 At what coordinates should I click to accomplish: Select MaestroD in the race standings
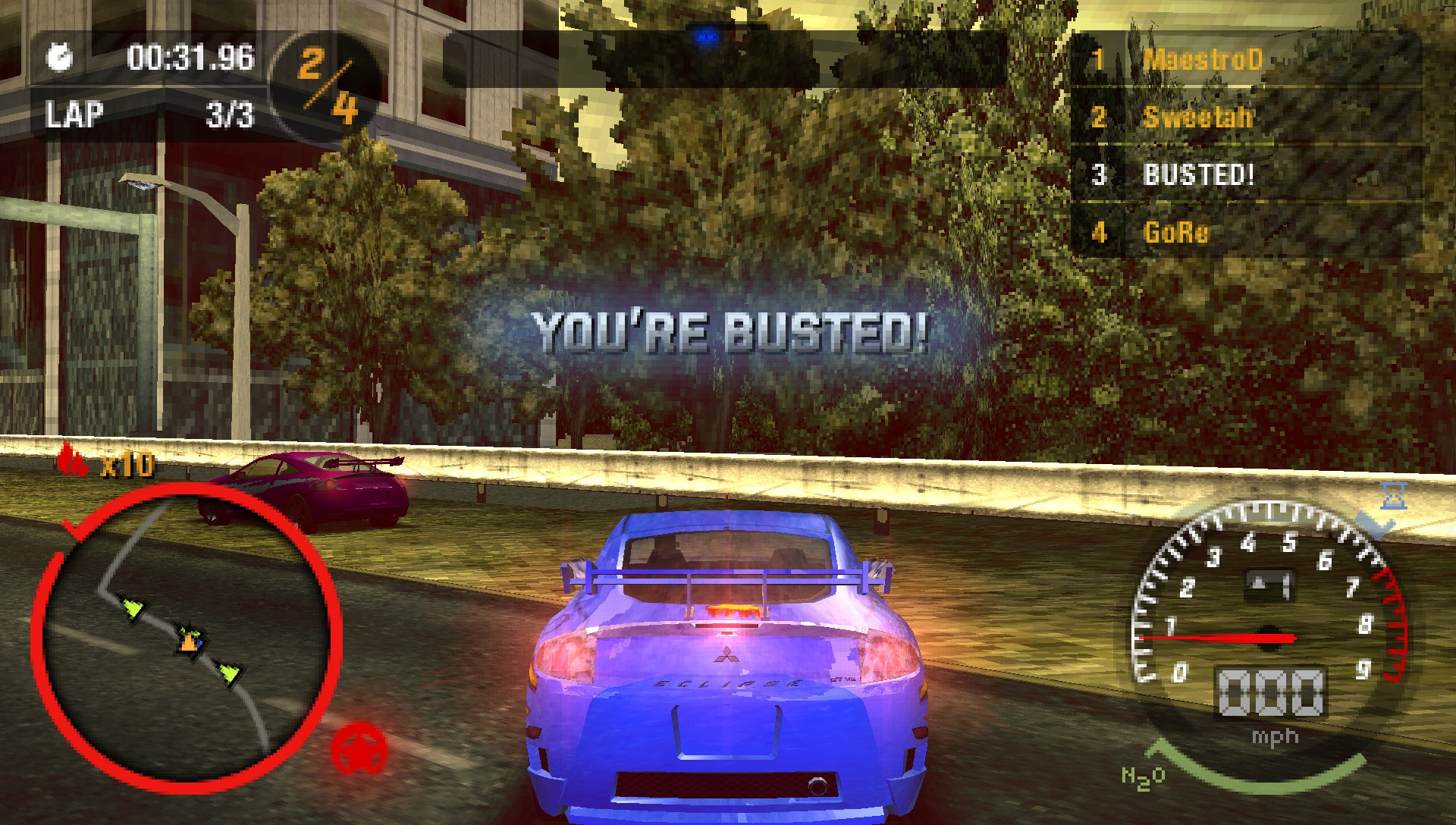[1202, 59]
